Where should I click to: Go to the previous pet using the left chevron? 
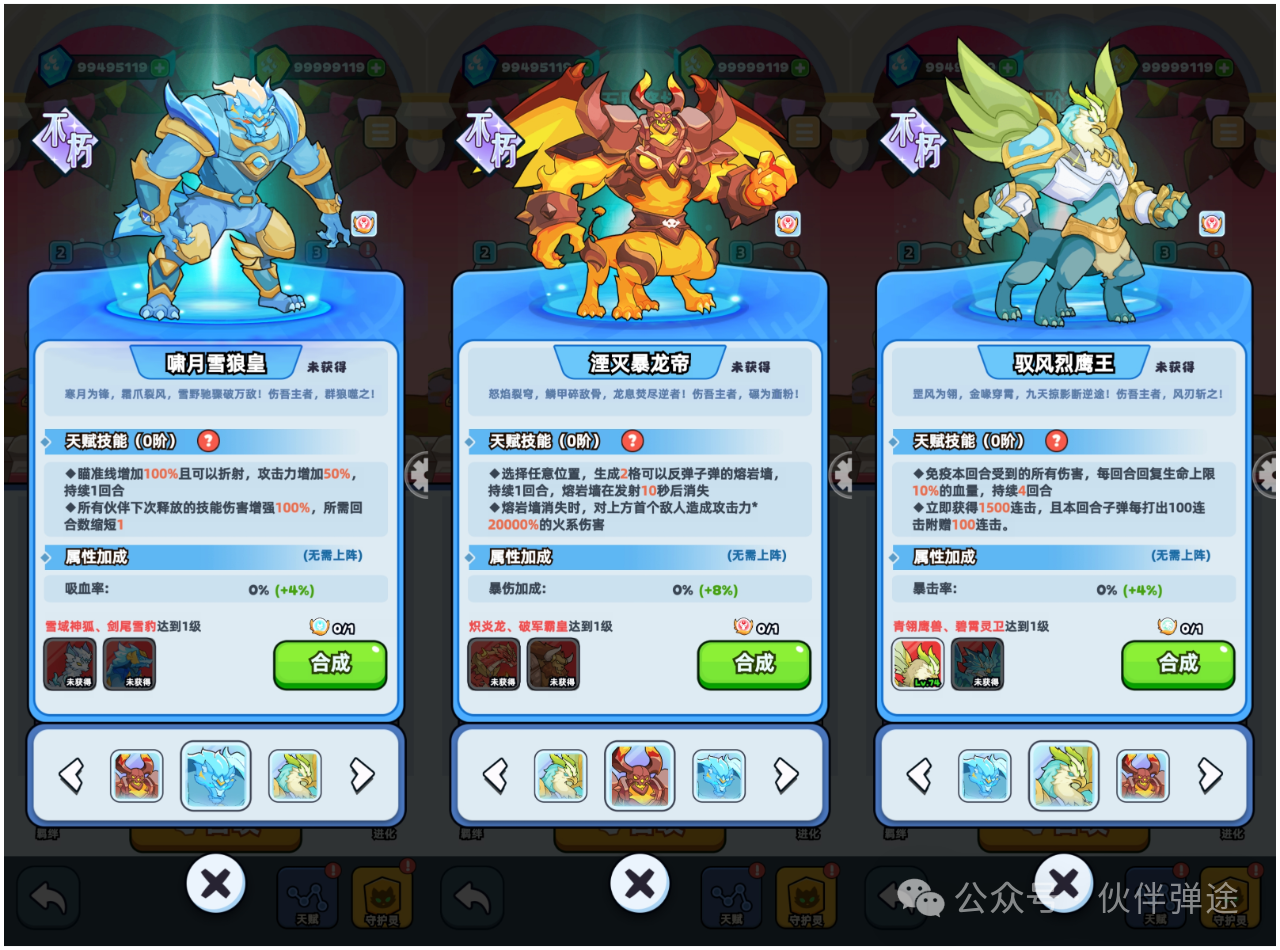[x=70, y=774]
